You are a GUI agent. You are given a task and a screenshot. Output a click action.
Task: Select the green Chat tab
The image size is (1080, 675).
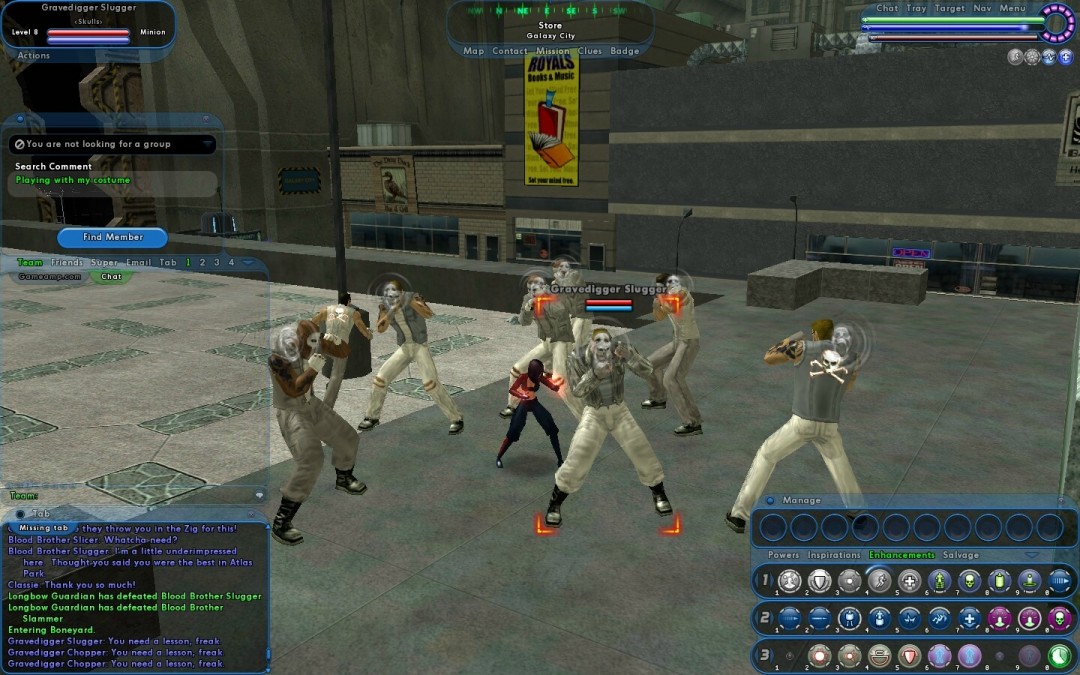point(111,276)
